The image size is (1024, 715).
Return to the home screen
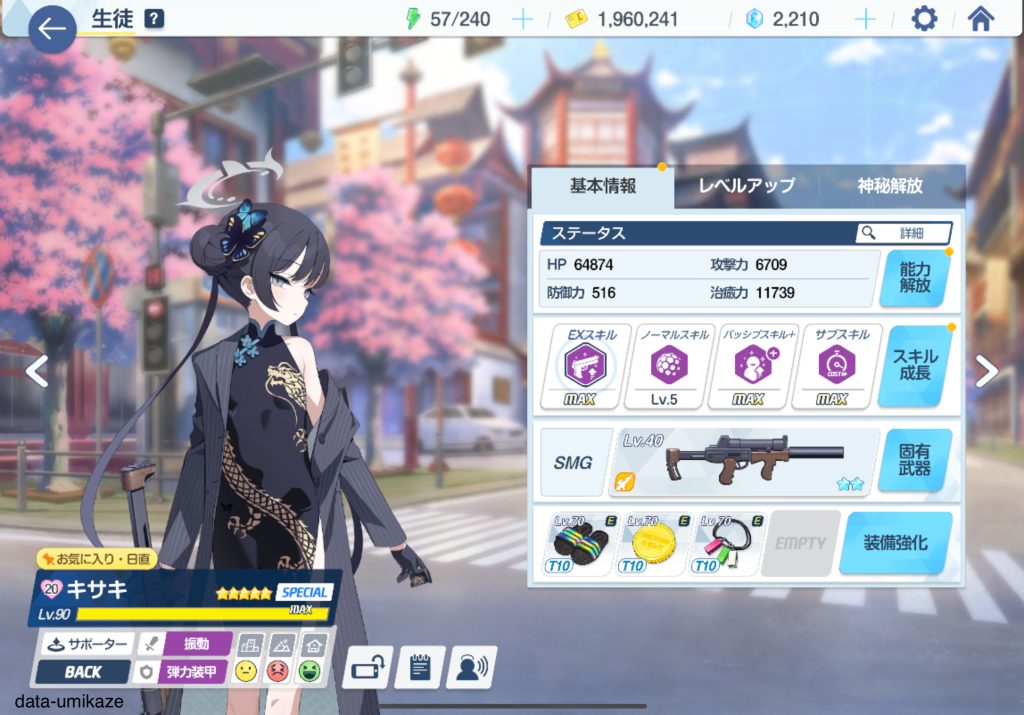(x=981, y=19)
